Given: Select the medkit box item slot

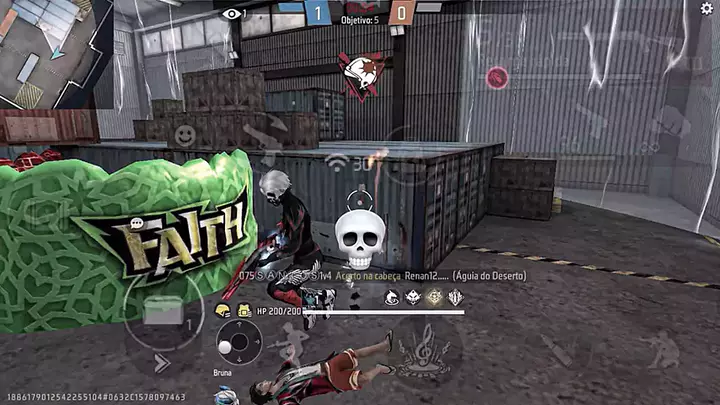Looking at the screenshot, I should click(x=162, y=311).
